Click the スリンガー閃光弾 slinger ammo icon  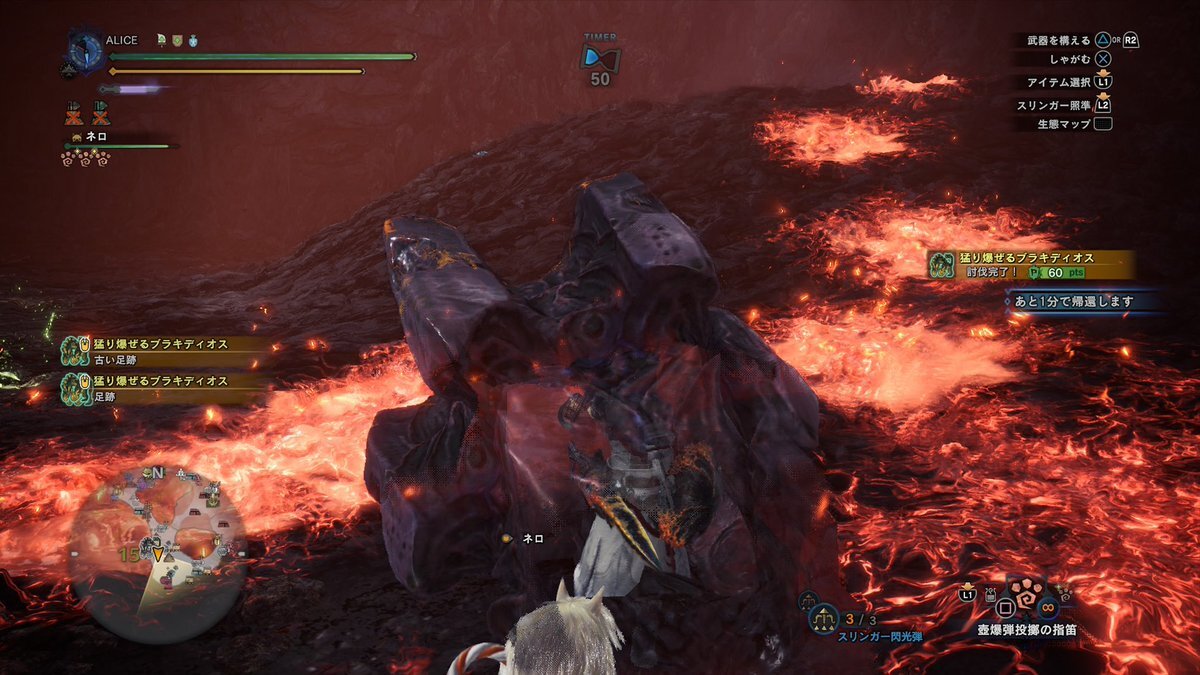click(x=824, y=618)
